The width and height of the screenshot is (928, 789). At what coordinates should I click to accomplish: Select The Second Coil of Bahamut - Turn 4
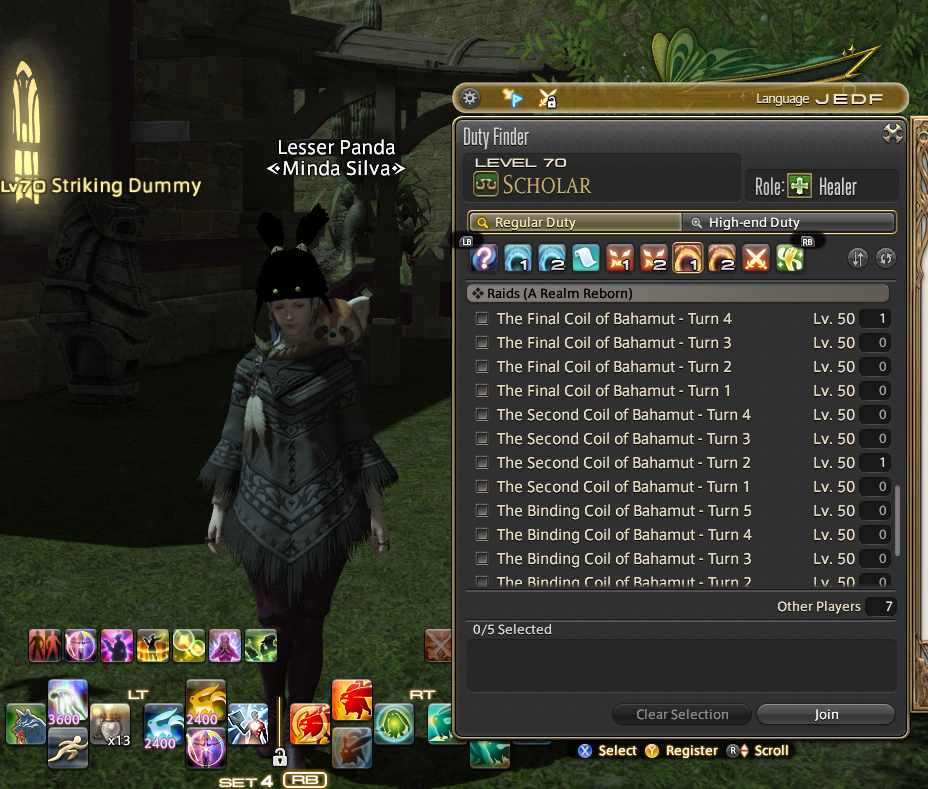tap(483, 415)
